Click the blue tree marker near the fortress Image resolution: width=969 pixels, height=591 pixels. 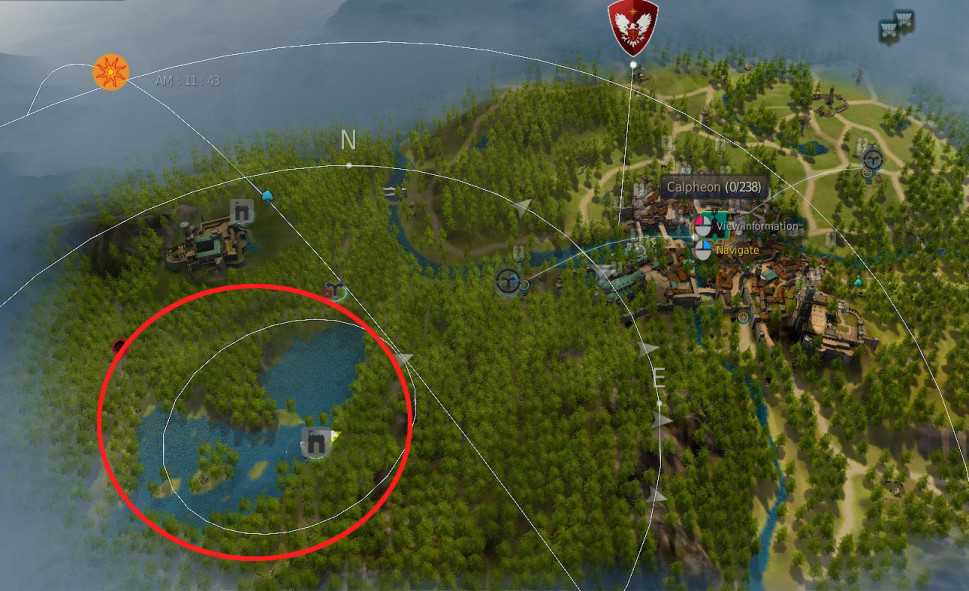267,195
